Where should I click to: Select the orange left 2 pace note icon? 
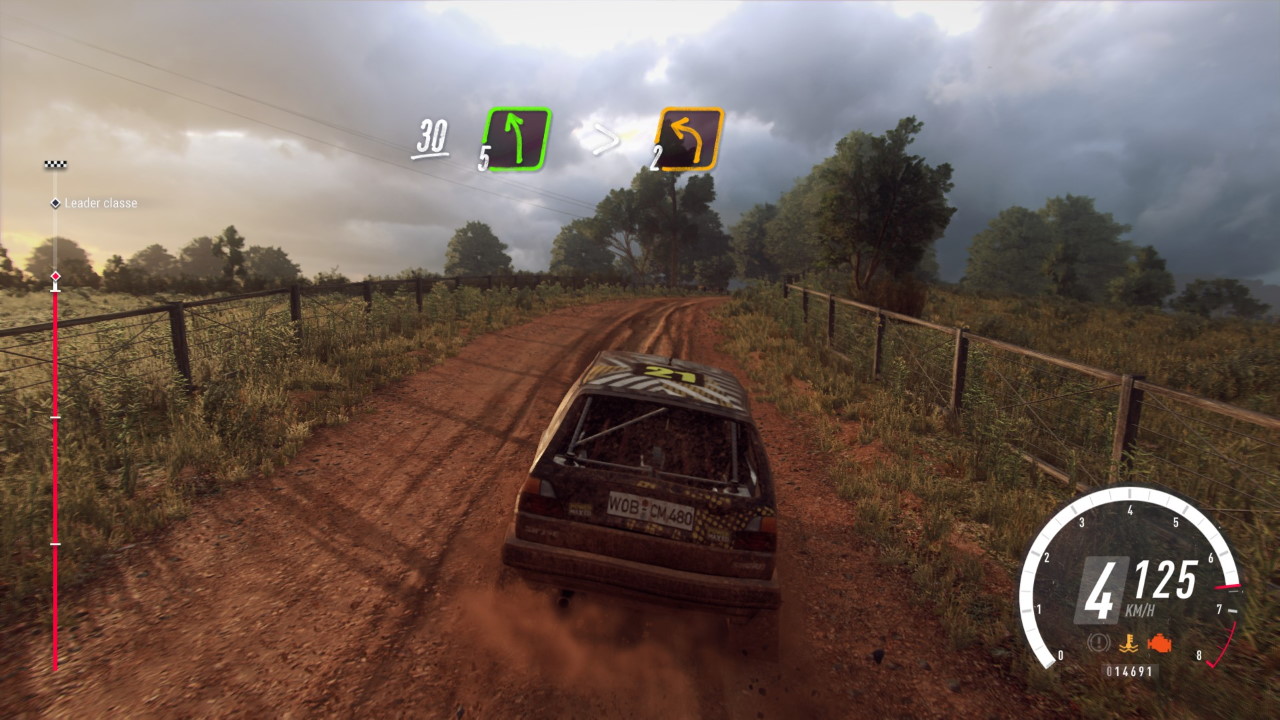[x=689, y=138]
